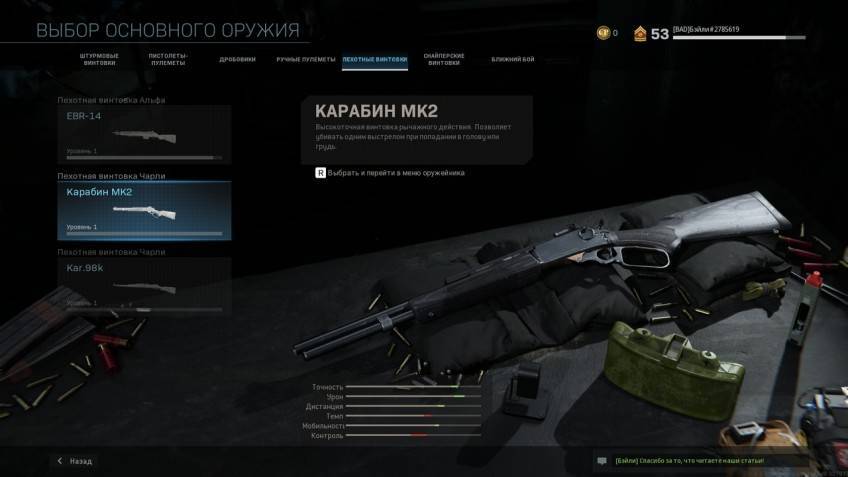Screen dimensions: 848x477
Task: Choose the Карабин MK2 weapon tile
Action: tap(144, 211)
